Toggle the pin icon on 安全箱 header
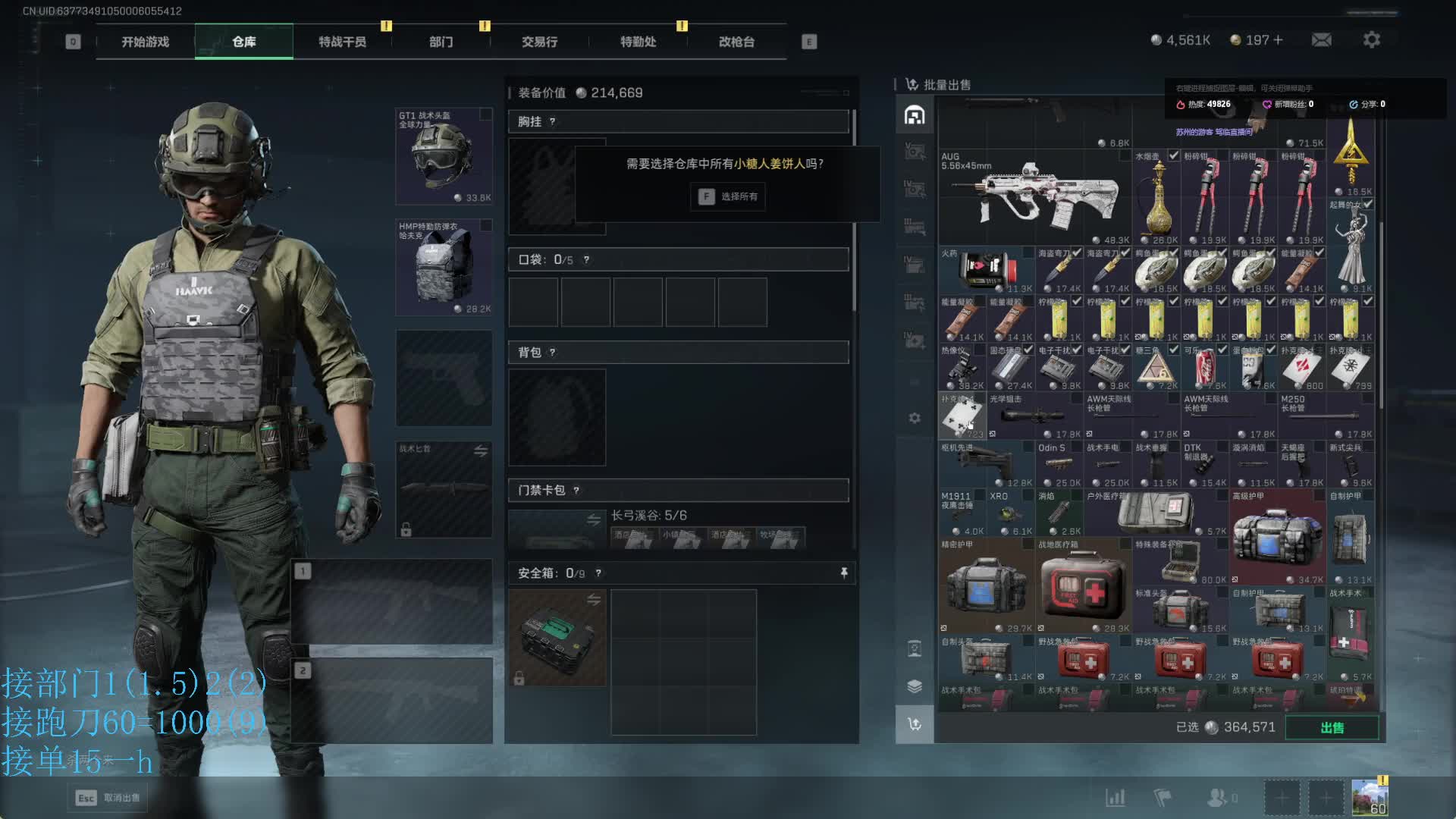The width and height of the screenshot is (1456, 819). click(x=844, y=573)
